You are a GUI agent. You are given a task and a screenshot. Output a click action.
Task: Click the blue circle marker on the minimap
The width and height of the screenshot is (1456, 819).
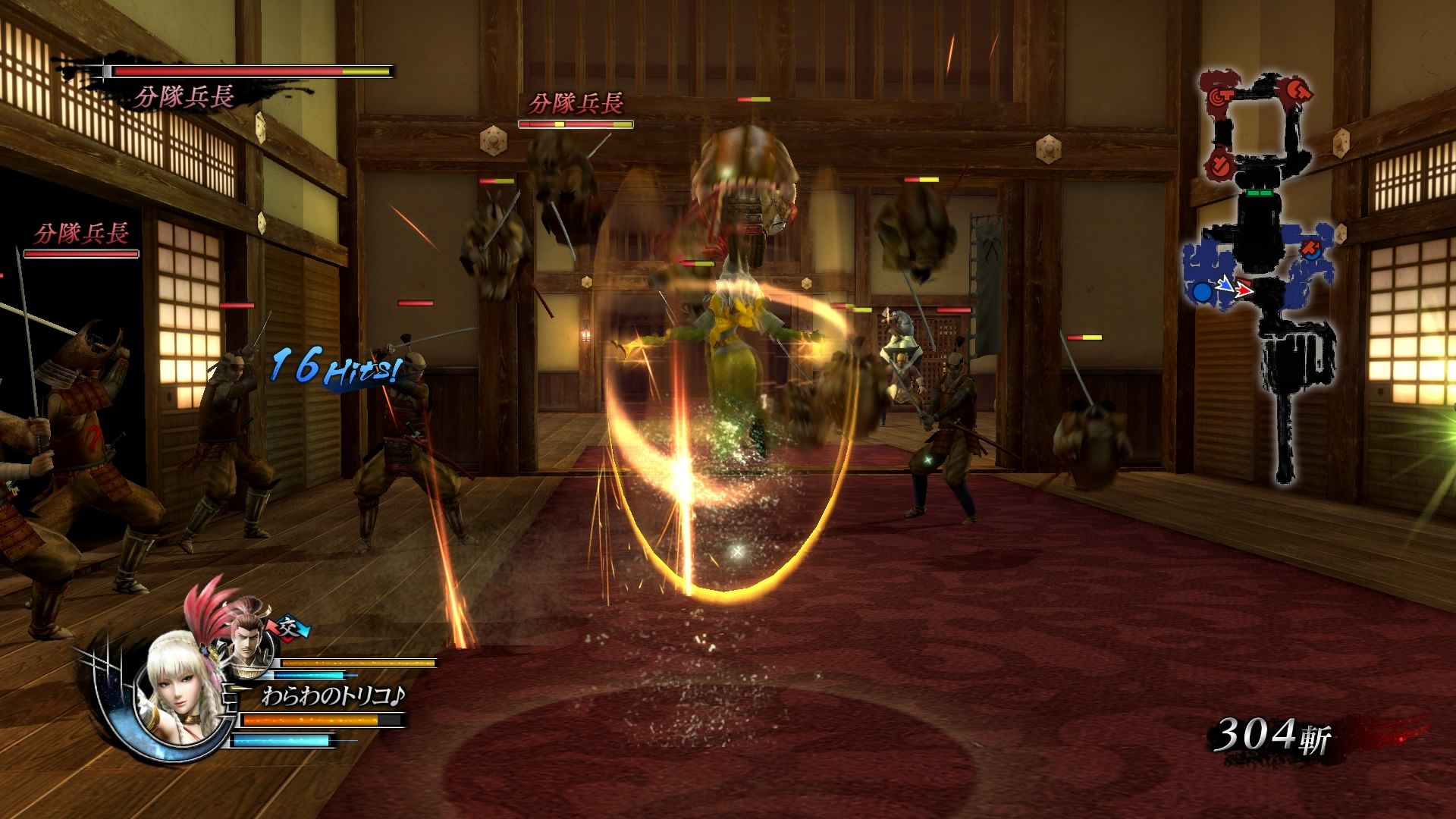click(1202, 292)
